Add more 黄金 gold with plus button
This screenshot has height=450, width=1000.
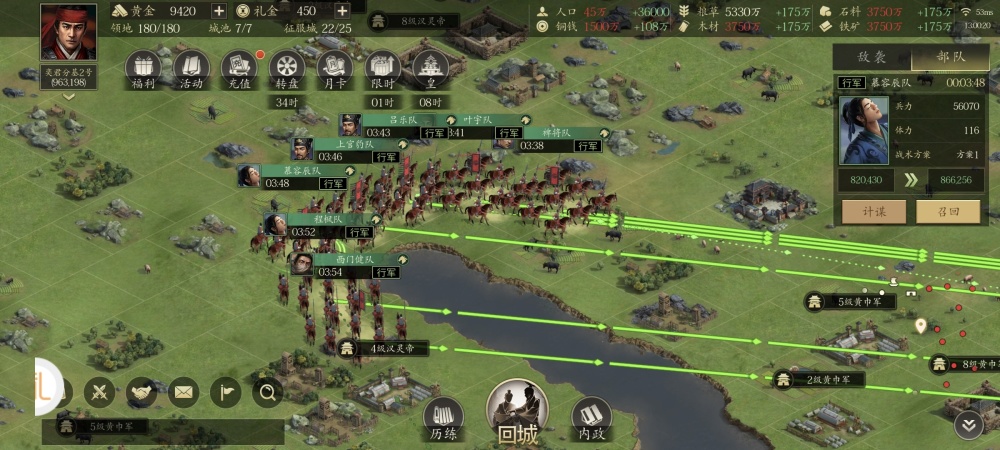click(x=218, y=11)
